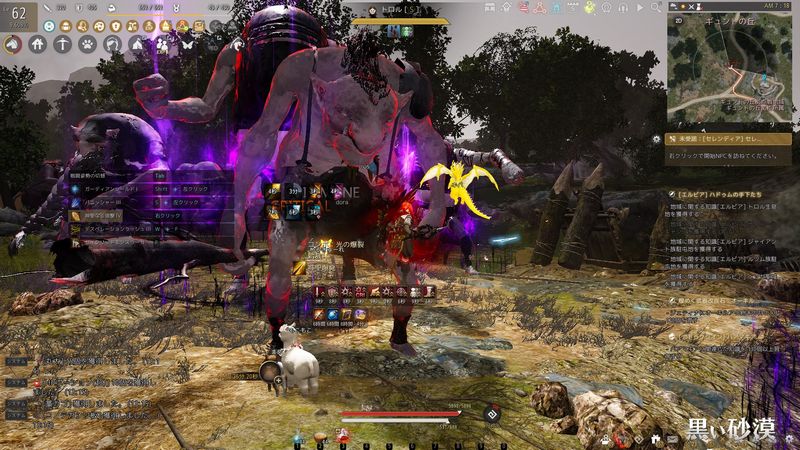800x450 pixels.
Task: Click the horse mount icon
Action: point(13,44)
